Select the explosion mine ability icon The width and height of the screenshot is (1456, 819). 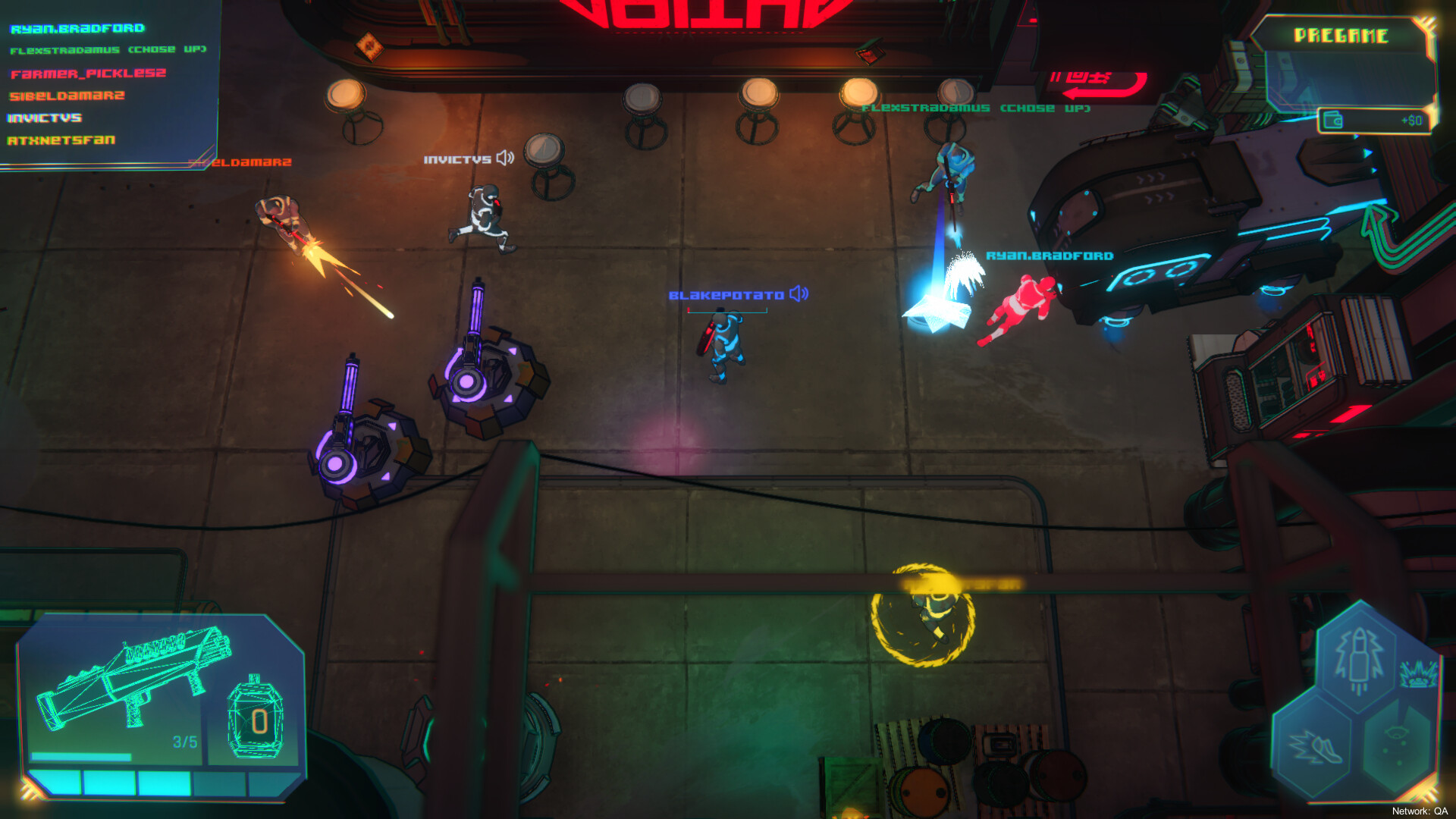(x=1418, y=673)
